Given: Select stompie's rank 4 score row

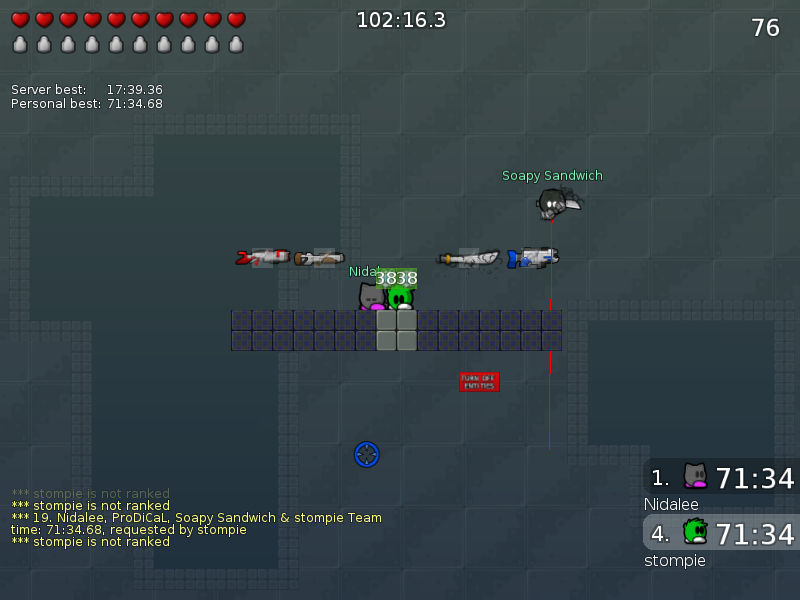Looking at the screenshot, I should (x=722, y=533).
